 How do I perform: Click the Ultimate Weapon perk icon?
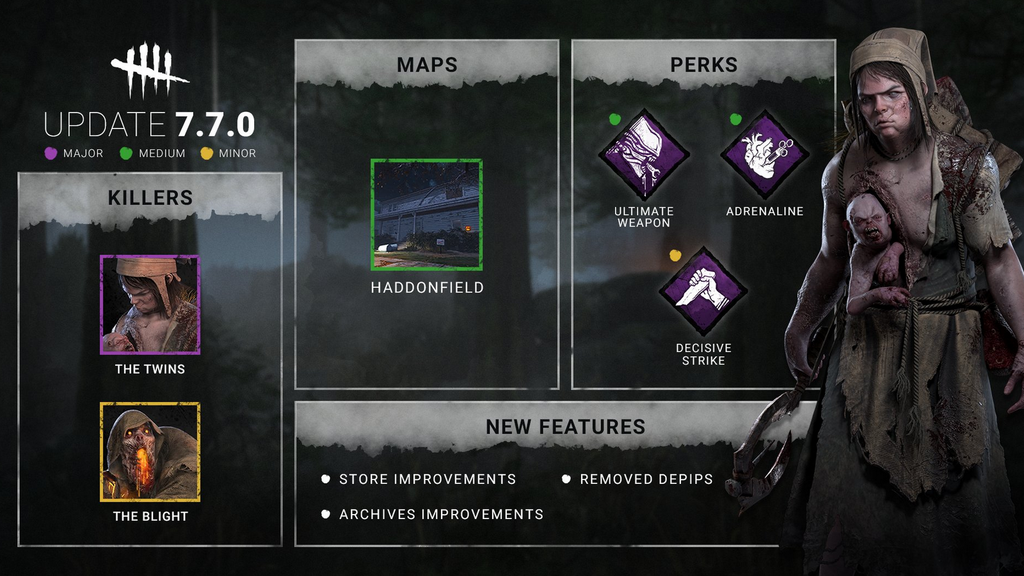(644, 155)
